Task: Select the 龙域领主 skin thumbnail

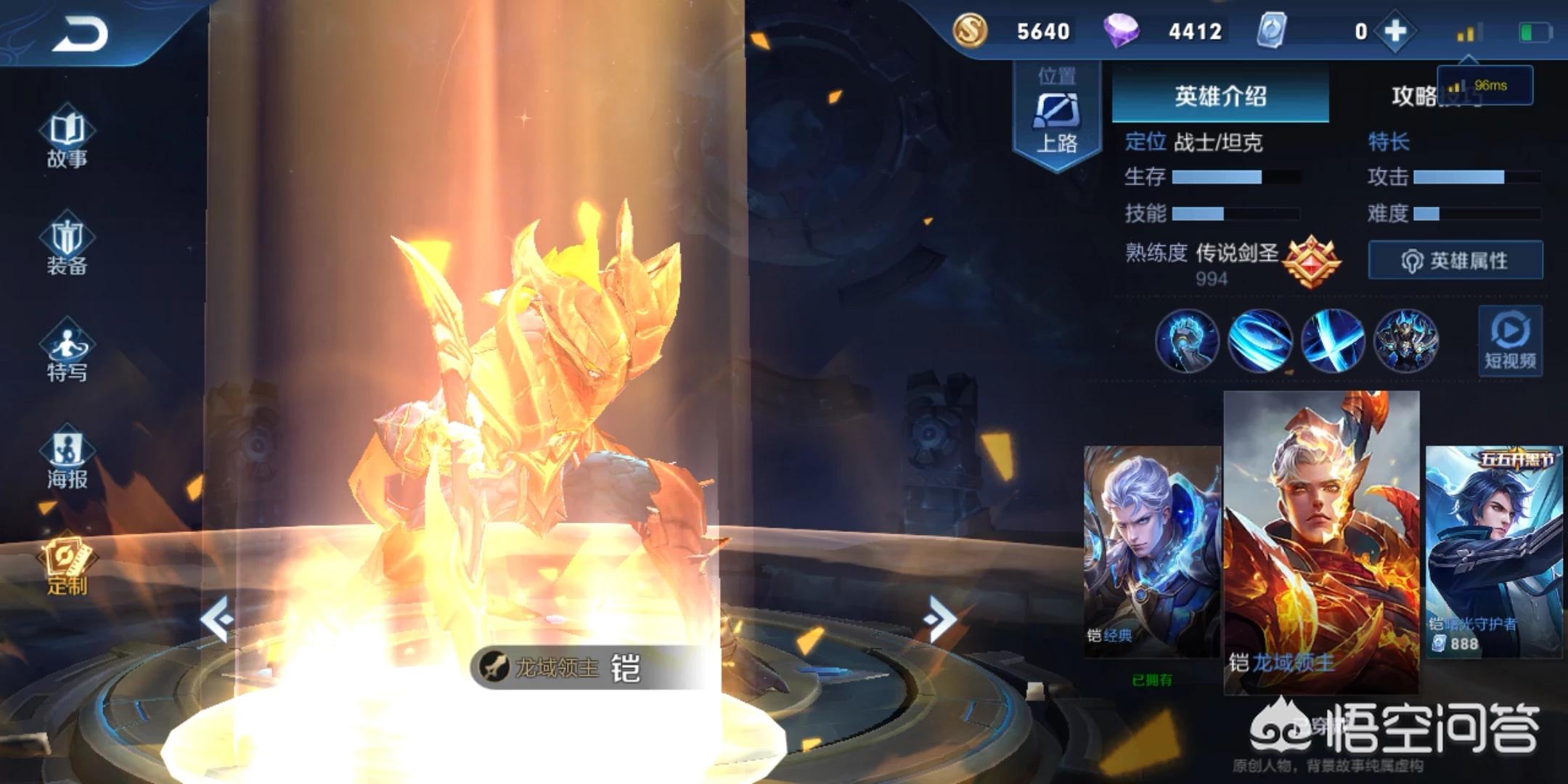Action: point(1321,541)
